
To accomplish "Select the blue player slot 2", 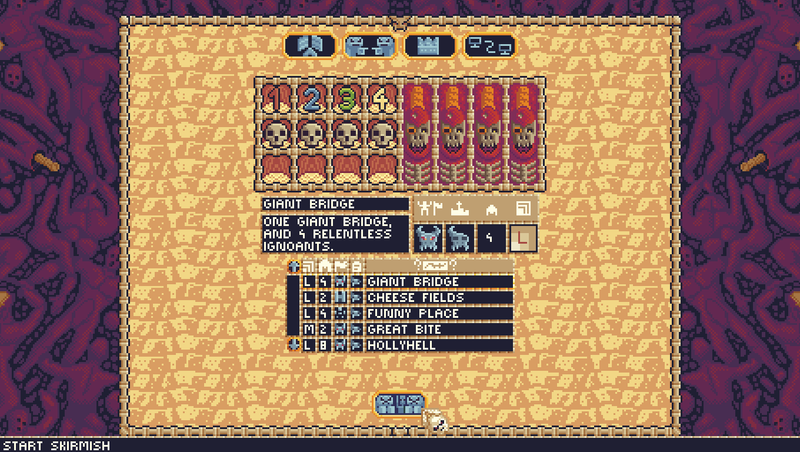I will (309, 100).
